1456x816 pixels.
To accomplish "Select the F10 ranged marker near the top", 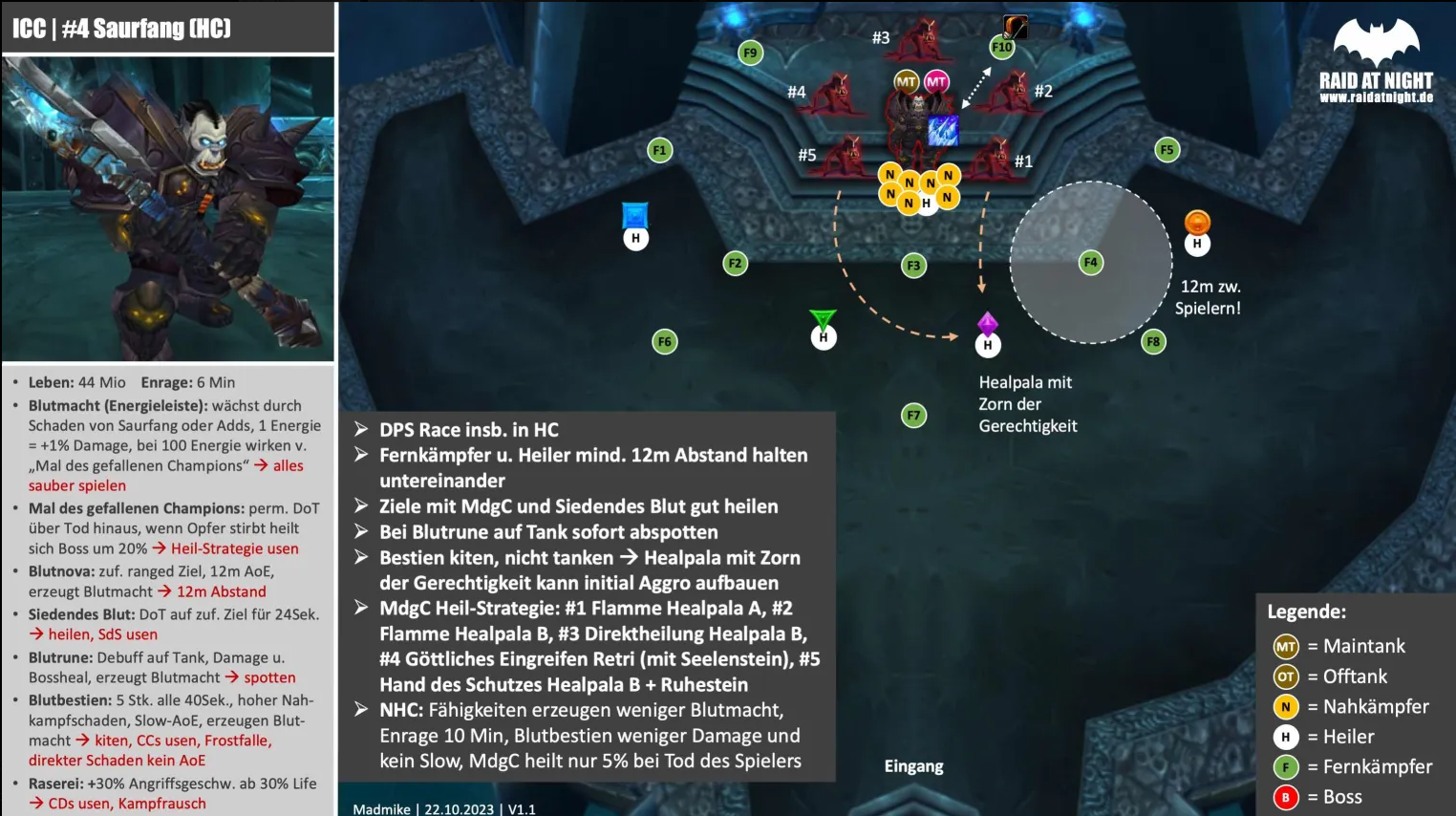I will click(x=1002, y=47).
